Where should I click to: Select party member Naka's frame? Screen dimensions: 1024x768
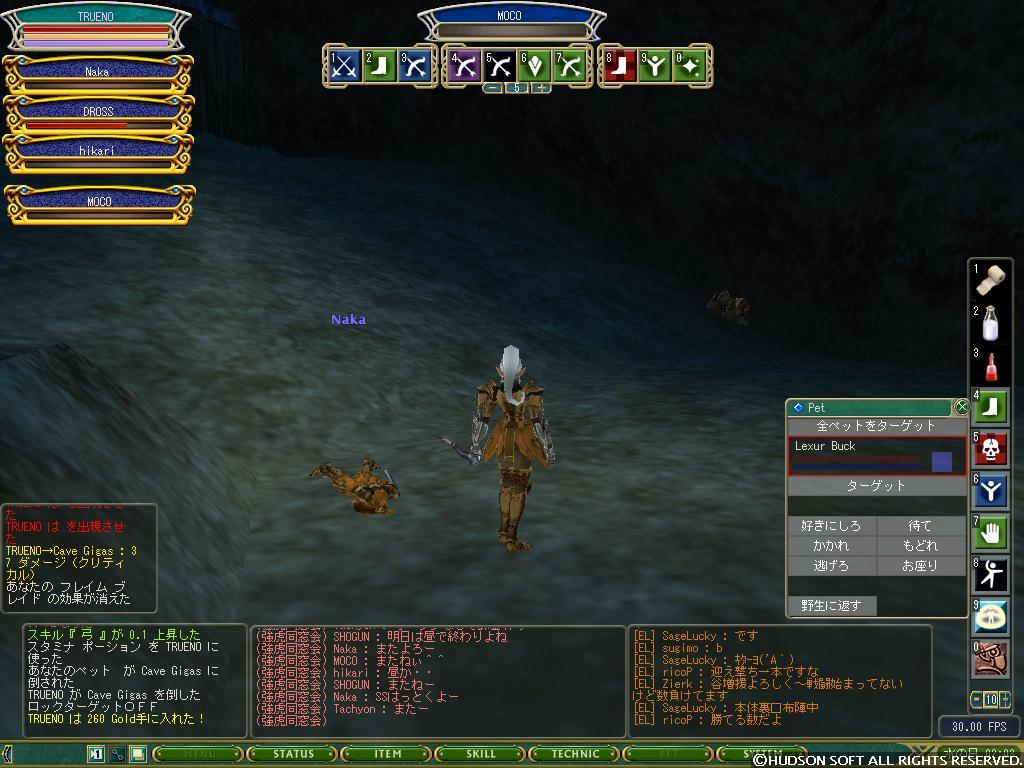pos(98,72)
